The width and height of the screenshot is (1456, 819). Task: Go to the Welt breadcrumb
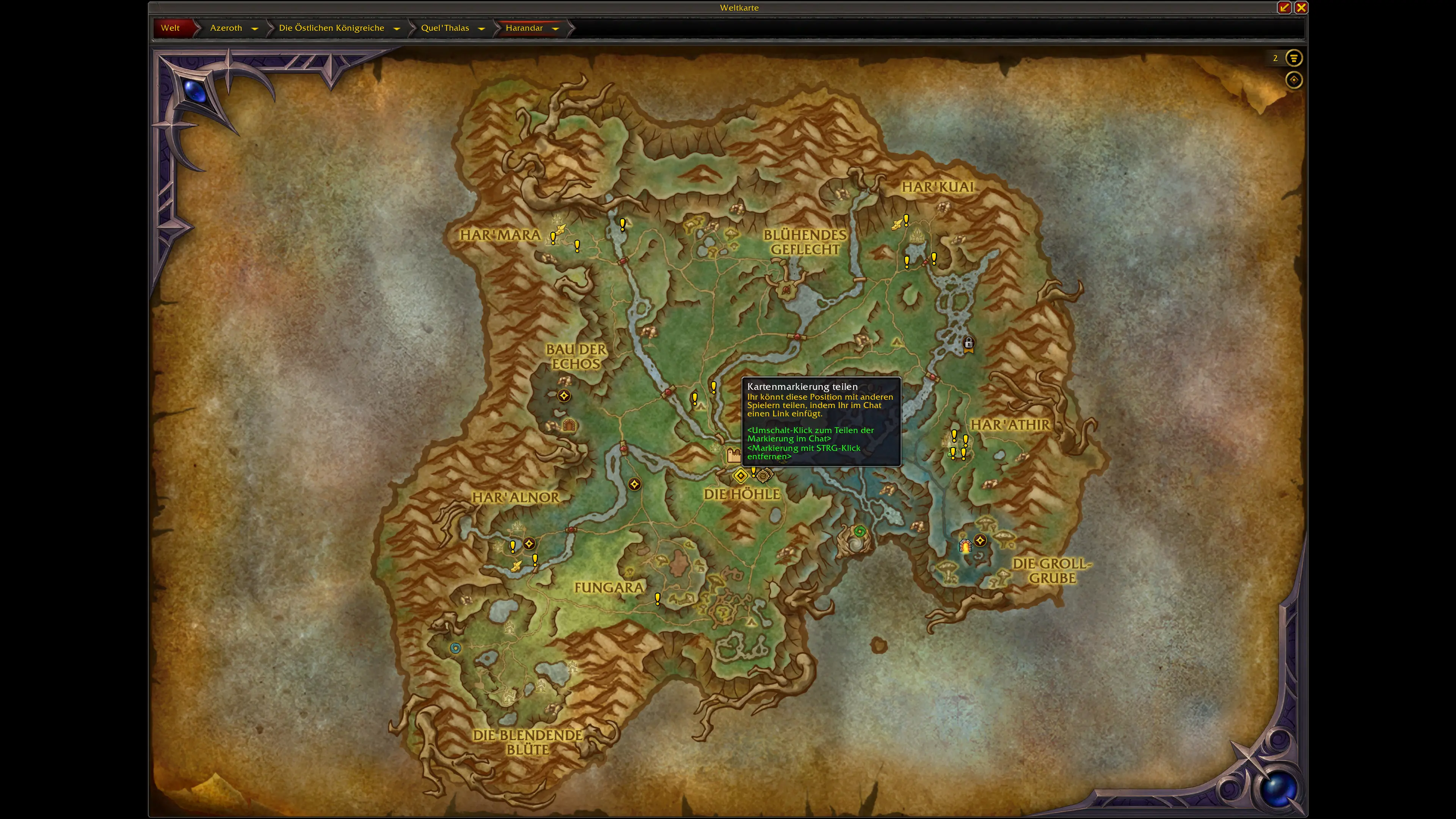[x=170, y=28]
